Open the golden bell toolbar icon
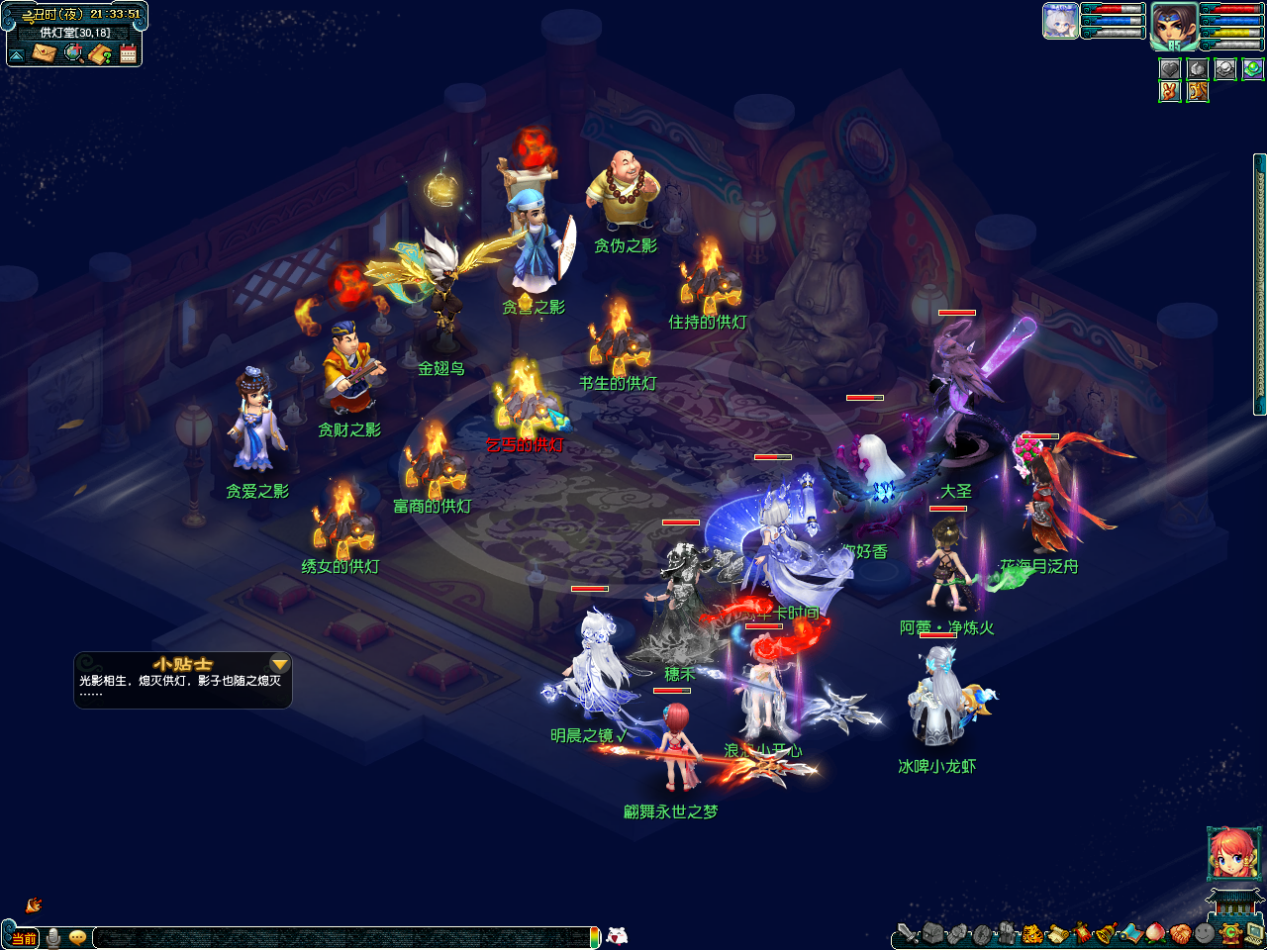The image size is (1267, 950). tap(1105, 935)
